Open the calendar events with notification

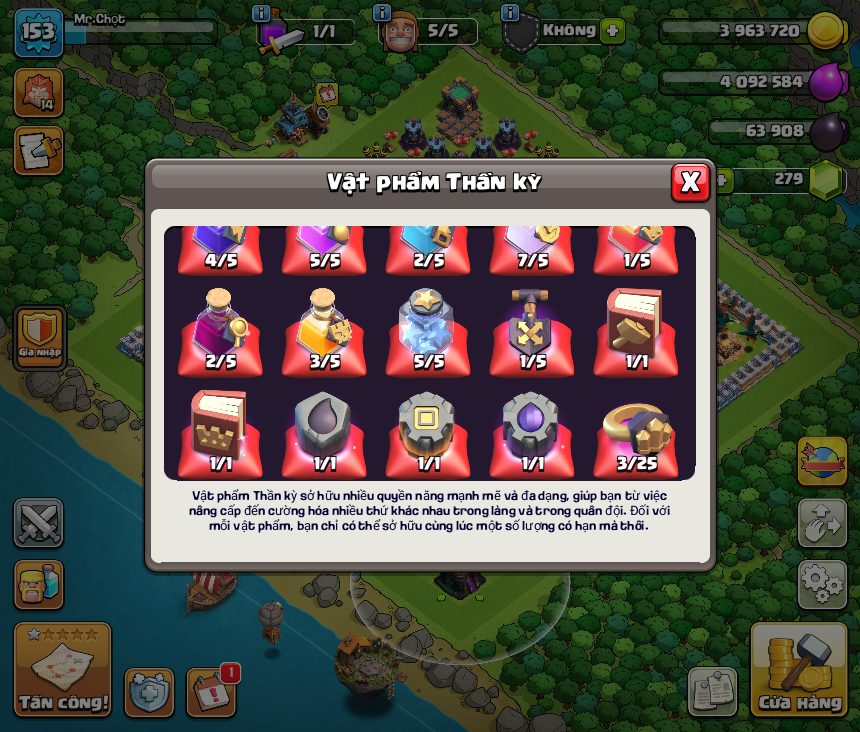(x=211, y=691)
